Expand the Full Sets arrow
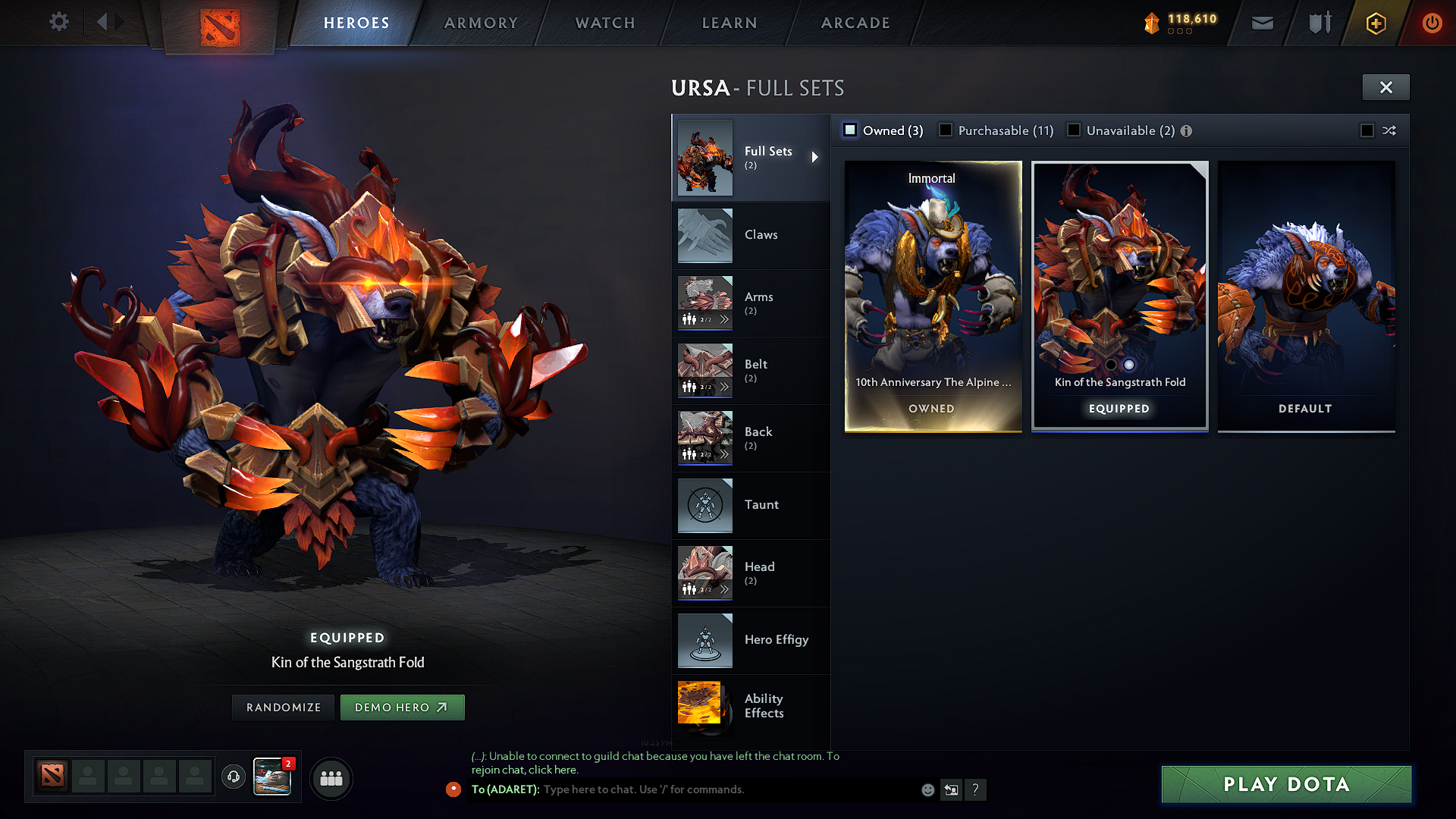This screenshot has height=819, width=1456. 816,156
